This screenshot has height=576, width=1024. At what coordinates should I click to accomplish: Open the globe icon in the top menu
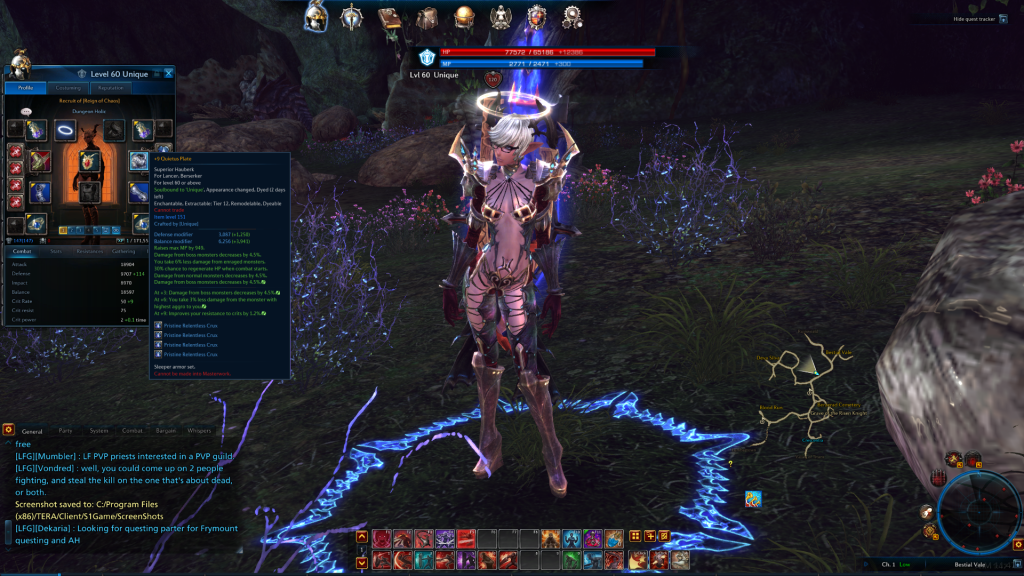click(464, 16)
